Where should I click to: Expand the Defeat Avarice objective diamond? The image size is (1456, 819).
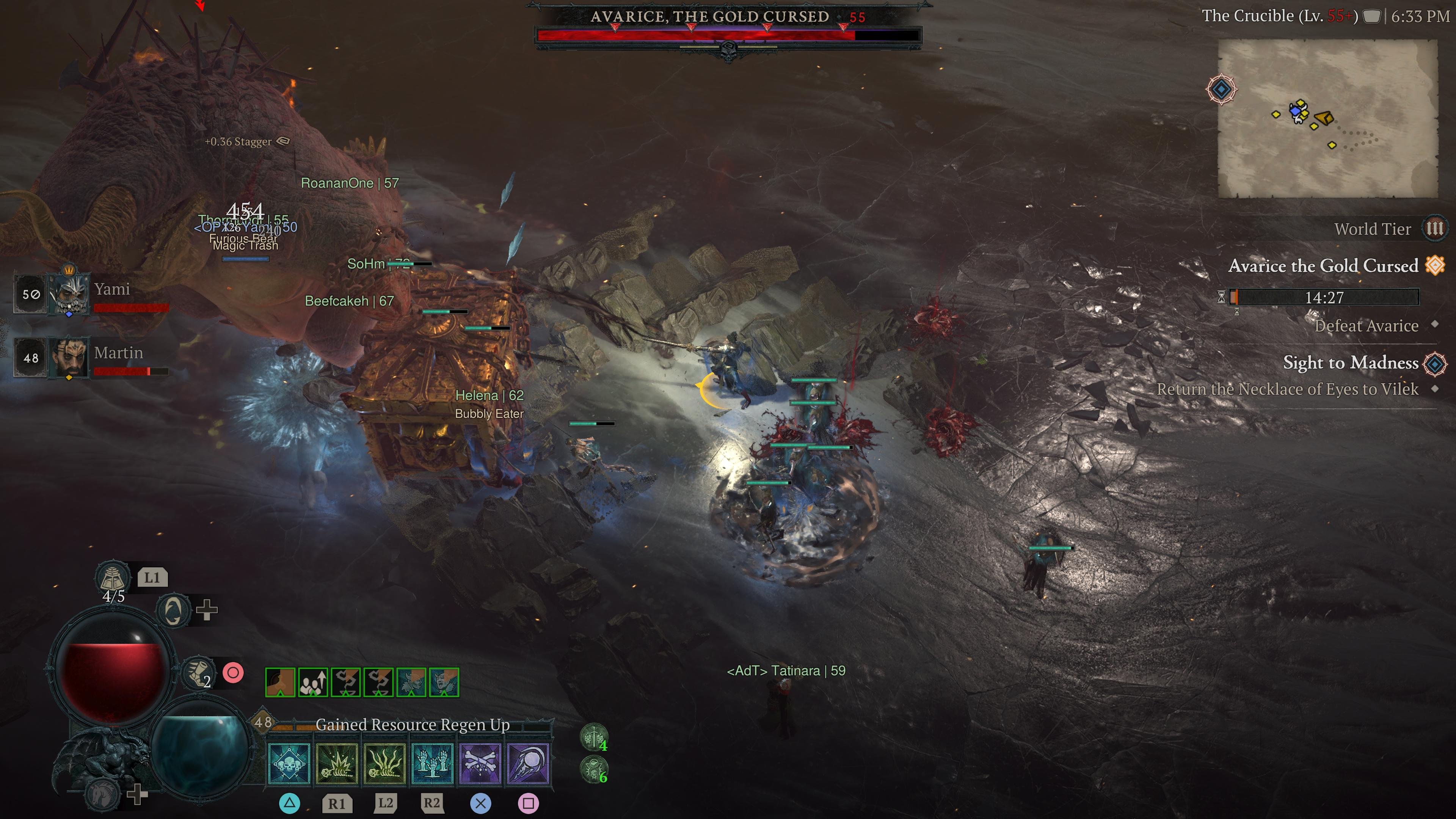pyautogui.click(x=1434, y=326)
